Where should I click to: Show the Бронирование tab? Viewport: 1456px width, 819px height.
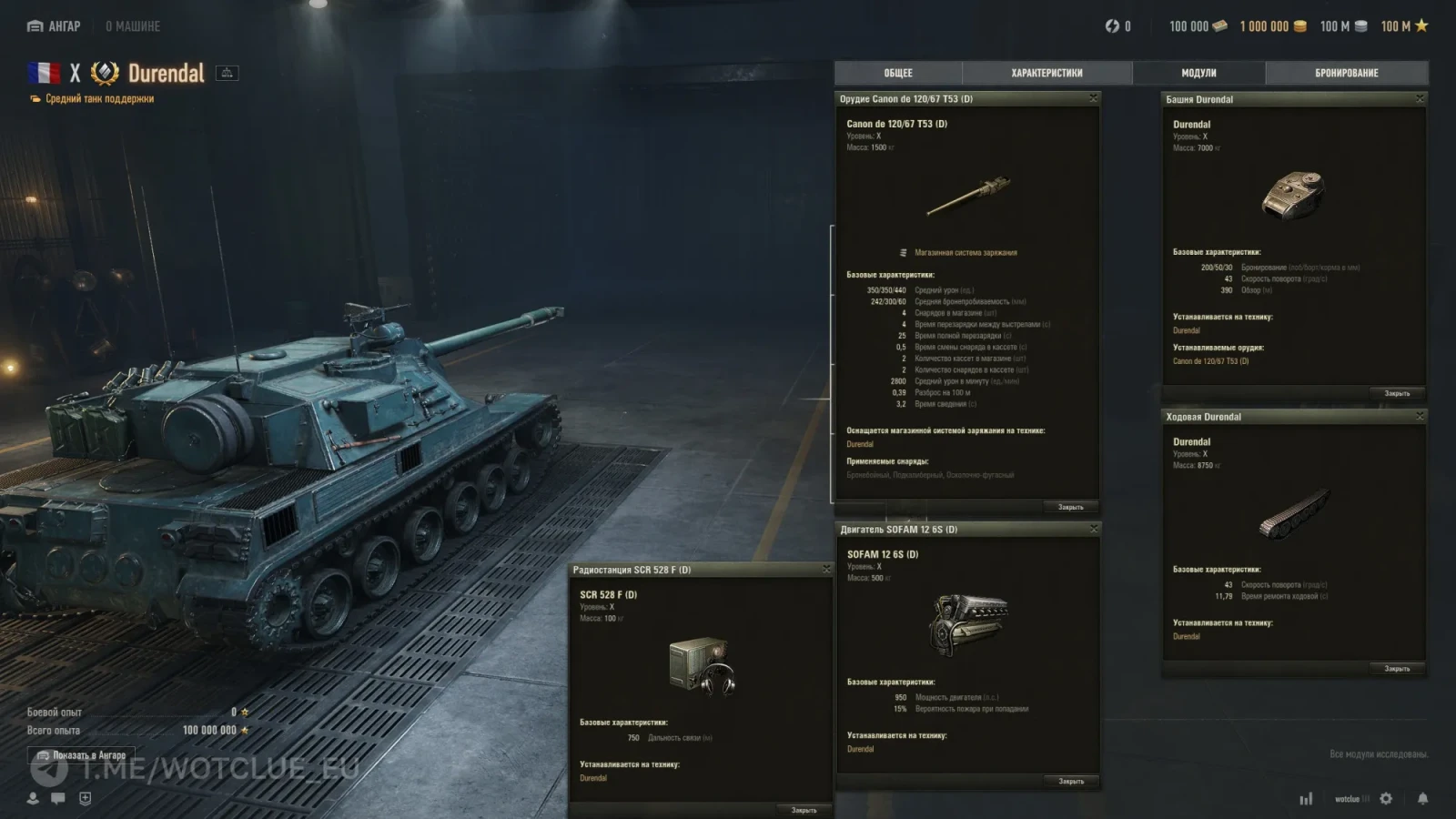pos(1346,73)
